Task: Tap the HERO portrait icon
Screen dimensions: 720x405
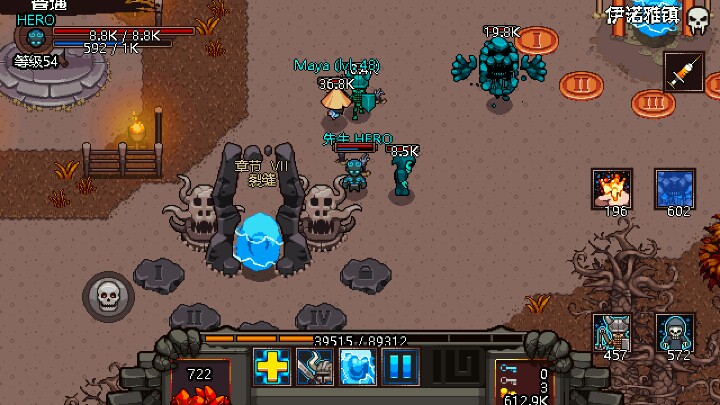Action: tap(37, 39)
